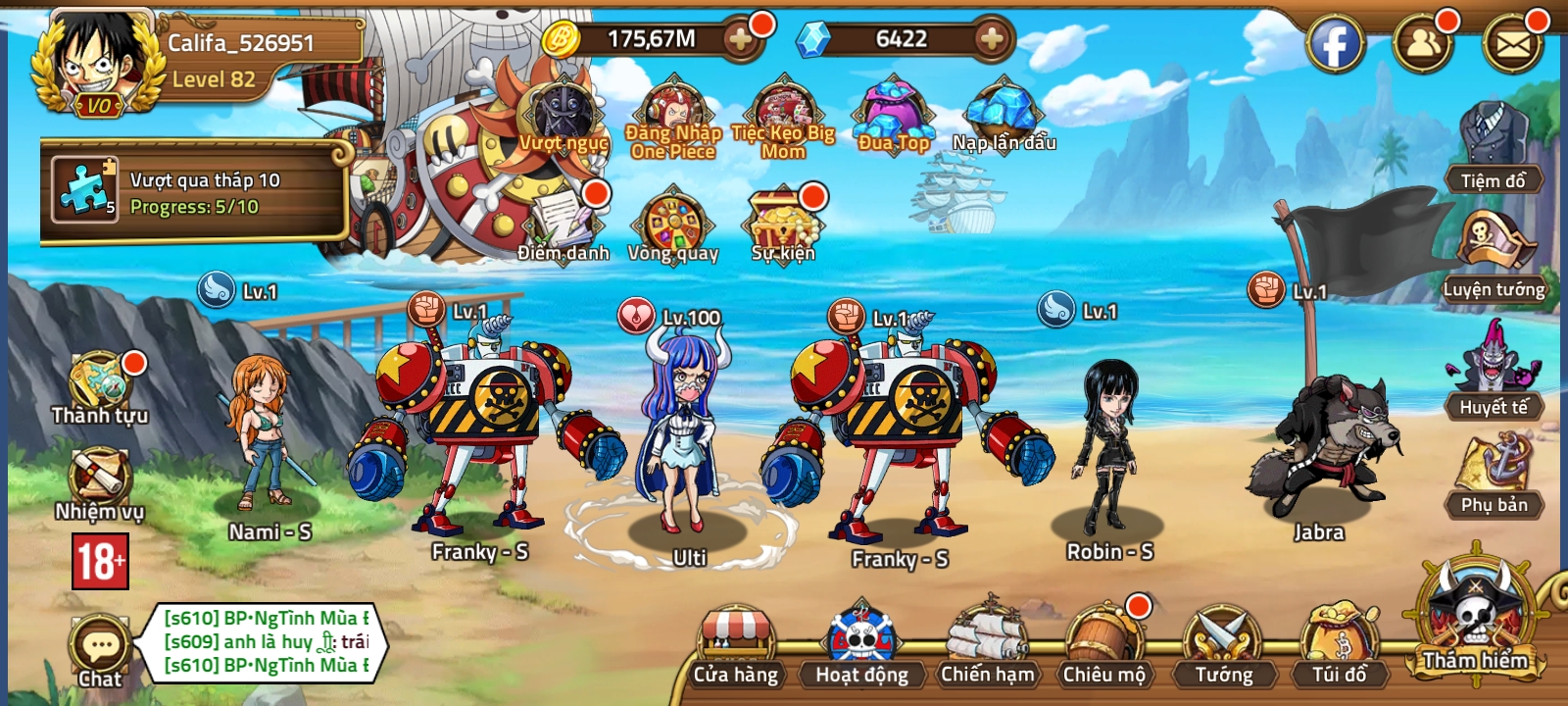Viewport: 1568px width, 706px height.
Task: Open the Tiệc Kẹo Big Mom event
Action: point(784,113)
